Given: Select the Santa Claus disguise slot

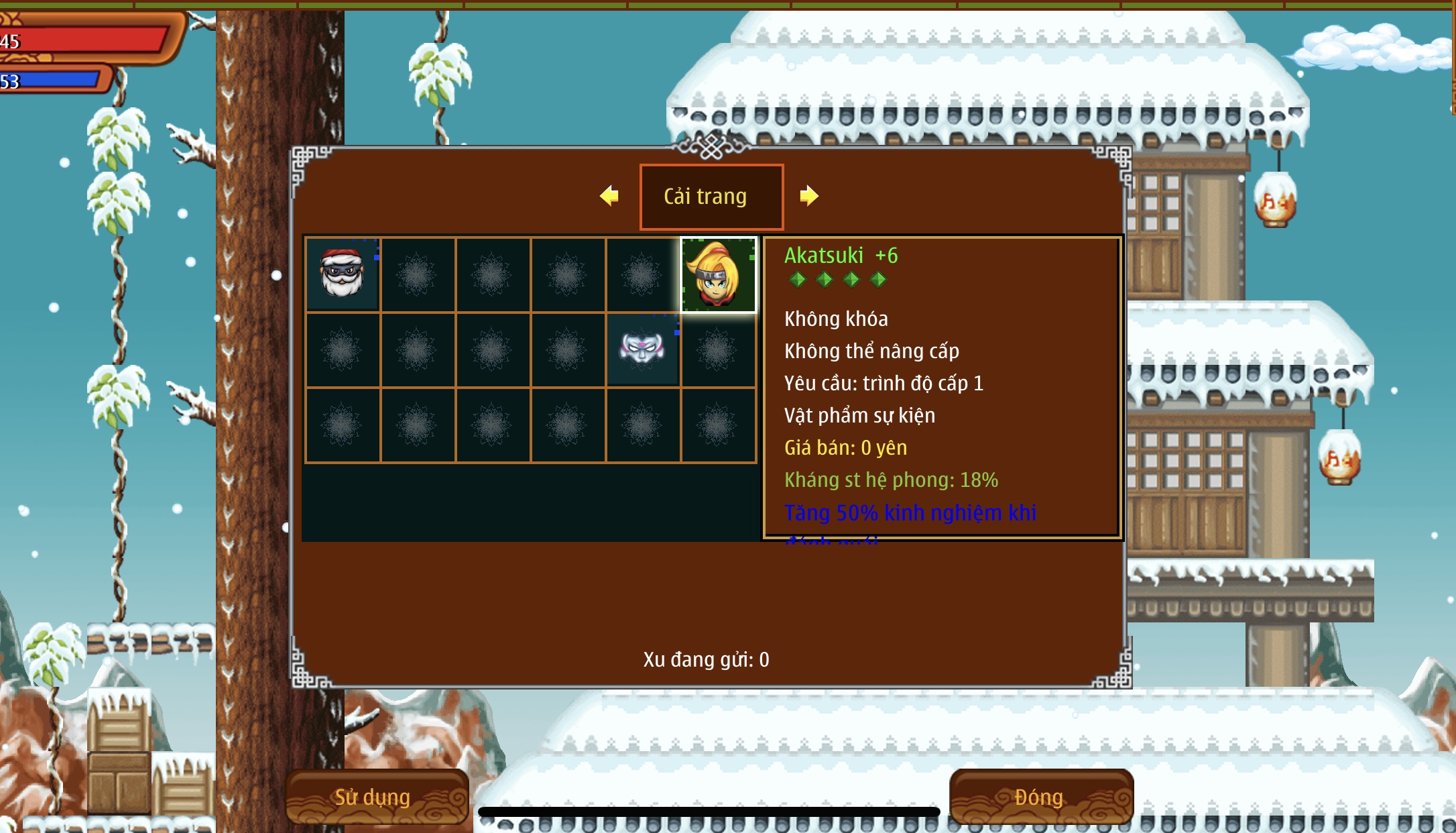Looking at the screenshot, I should (x=343, y=274).
